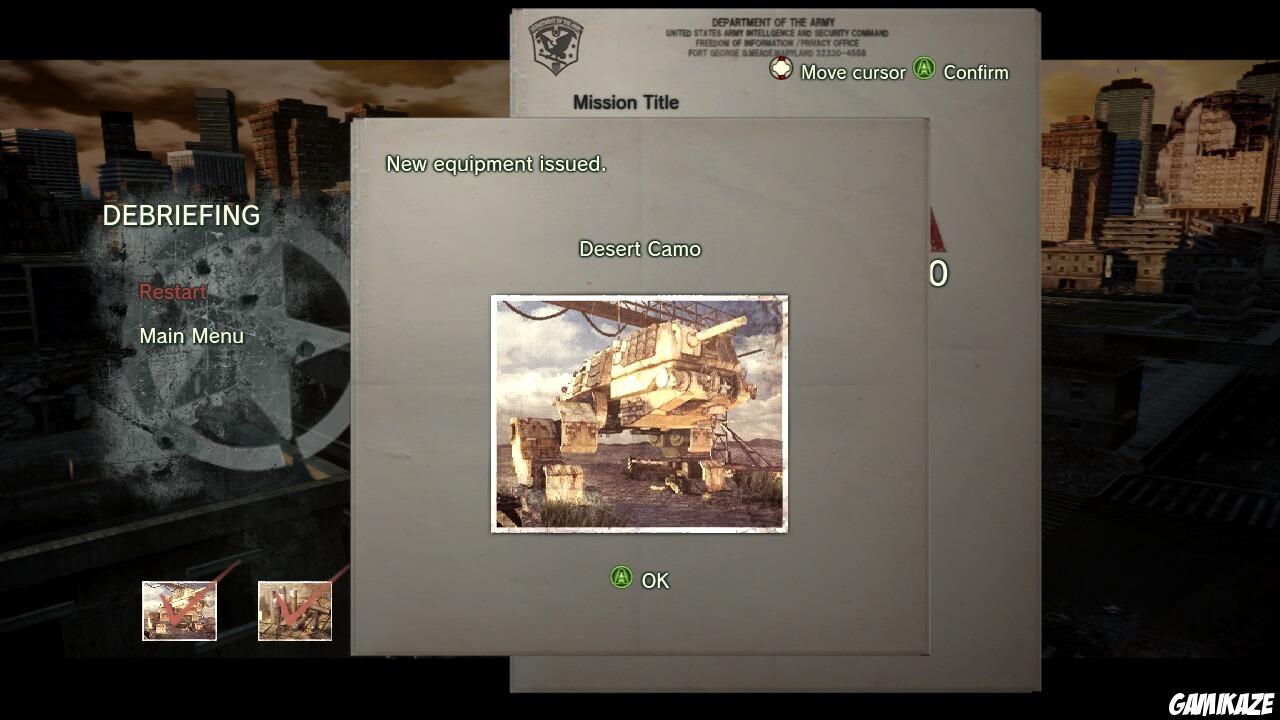
Task: Click the white Move cursor ball icon
Action: (x=779, y=70)
